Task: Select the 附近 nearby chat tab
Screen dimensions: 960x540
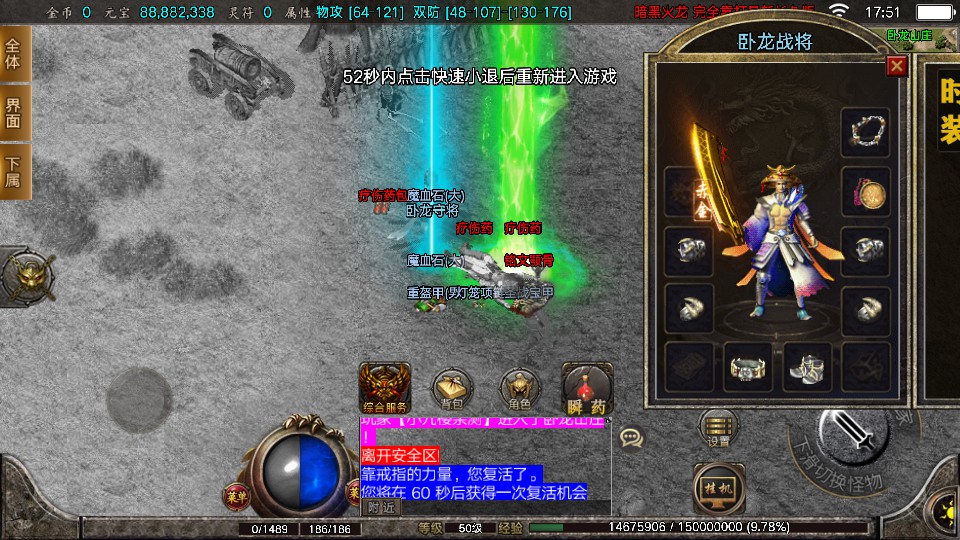Action: pos(380,507)
